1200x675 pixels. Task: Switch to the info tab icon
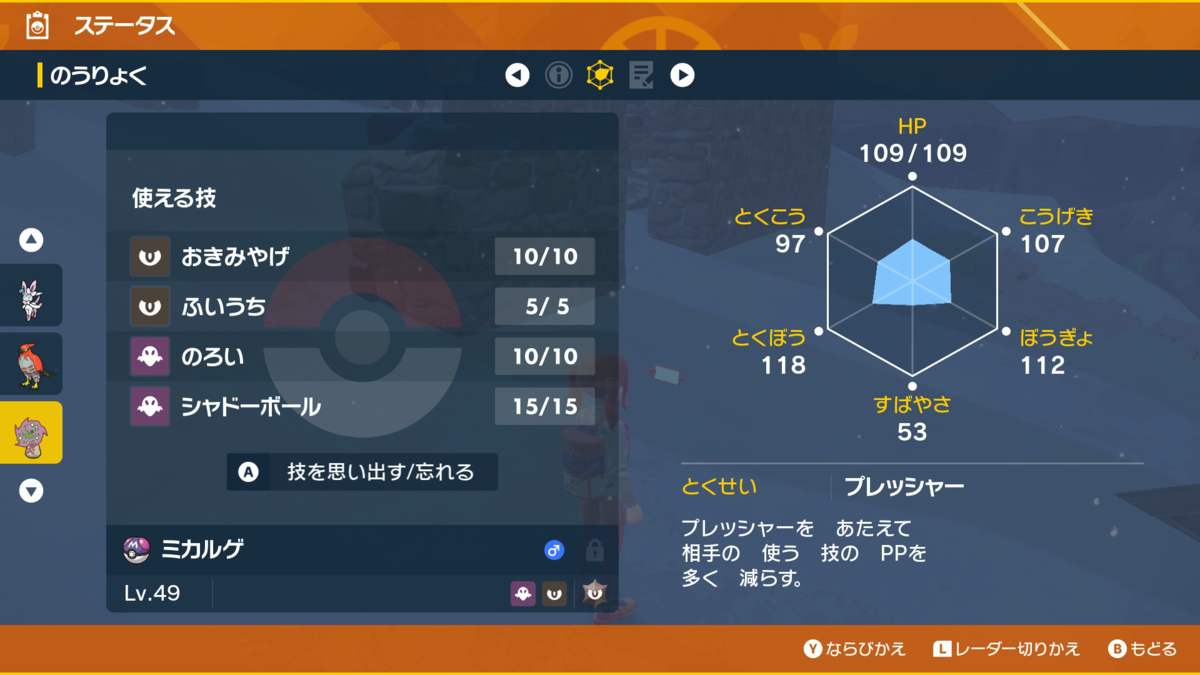558,75
